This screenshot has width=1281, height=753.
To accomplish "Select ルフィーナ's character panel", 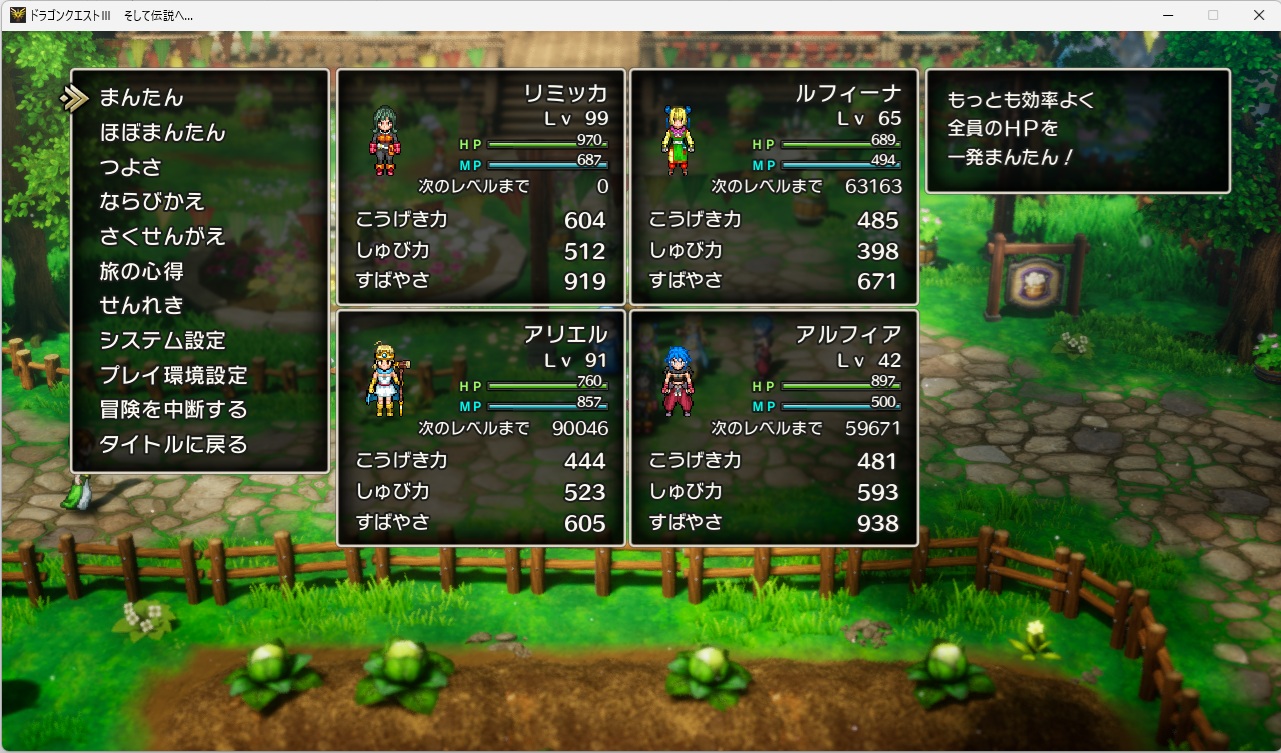I will 773,187.
